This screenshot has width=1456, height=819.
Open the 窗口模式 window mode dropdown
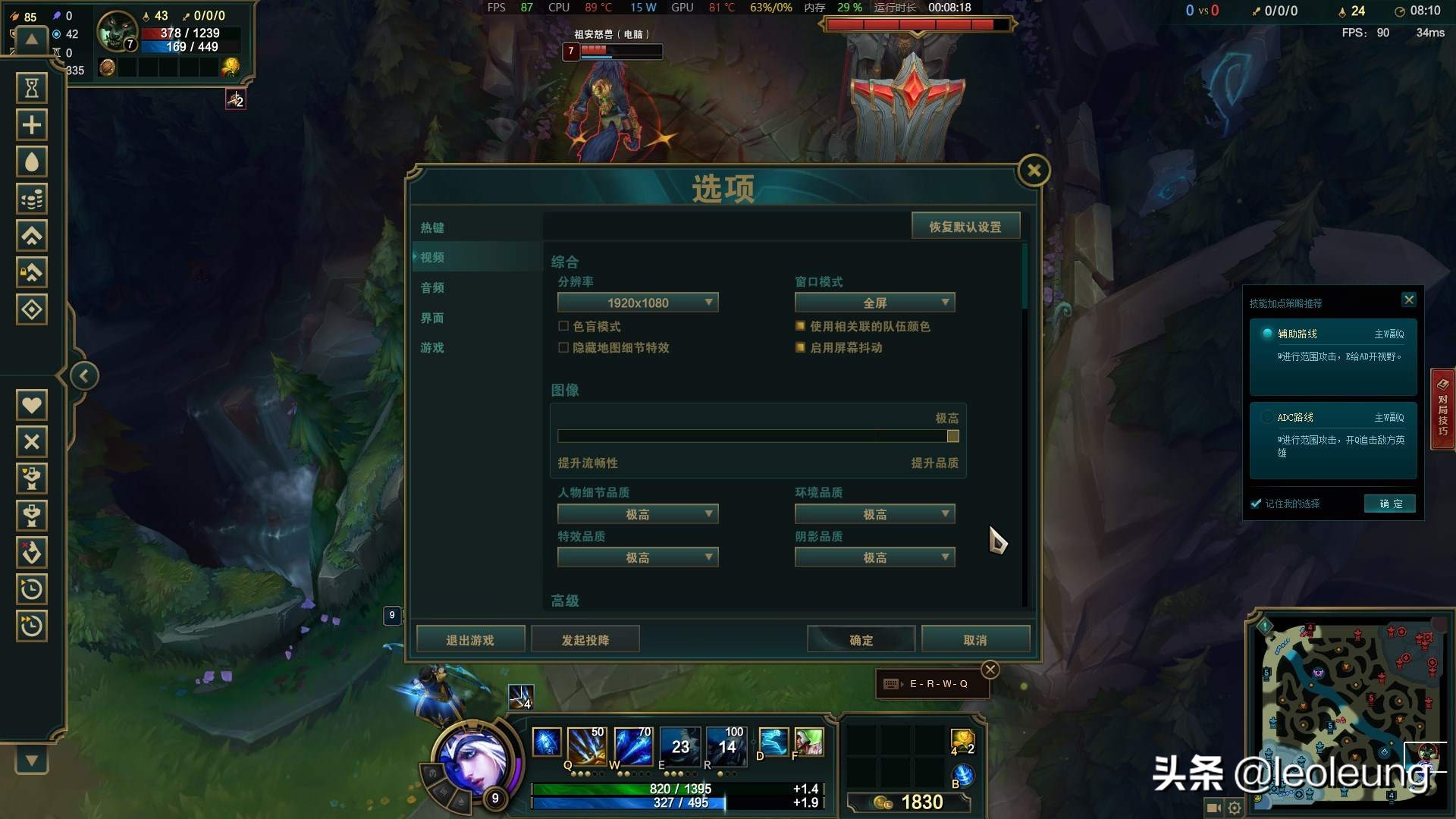(x=874, y=302)
